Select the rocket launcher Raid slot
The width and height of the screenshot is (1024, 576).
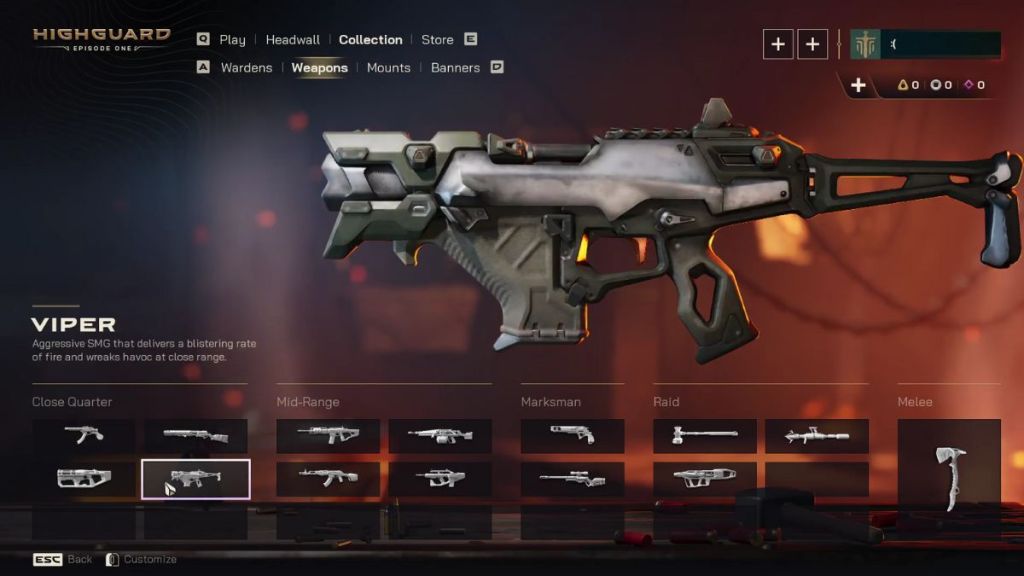(x=816, y=436)
